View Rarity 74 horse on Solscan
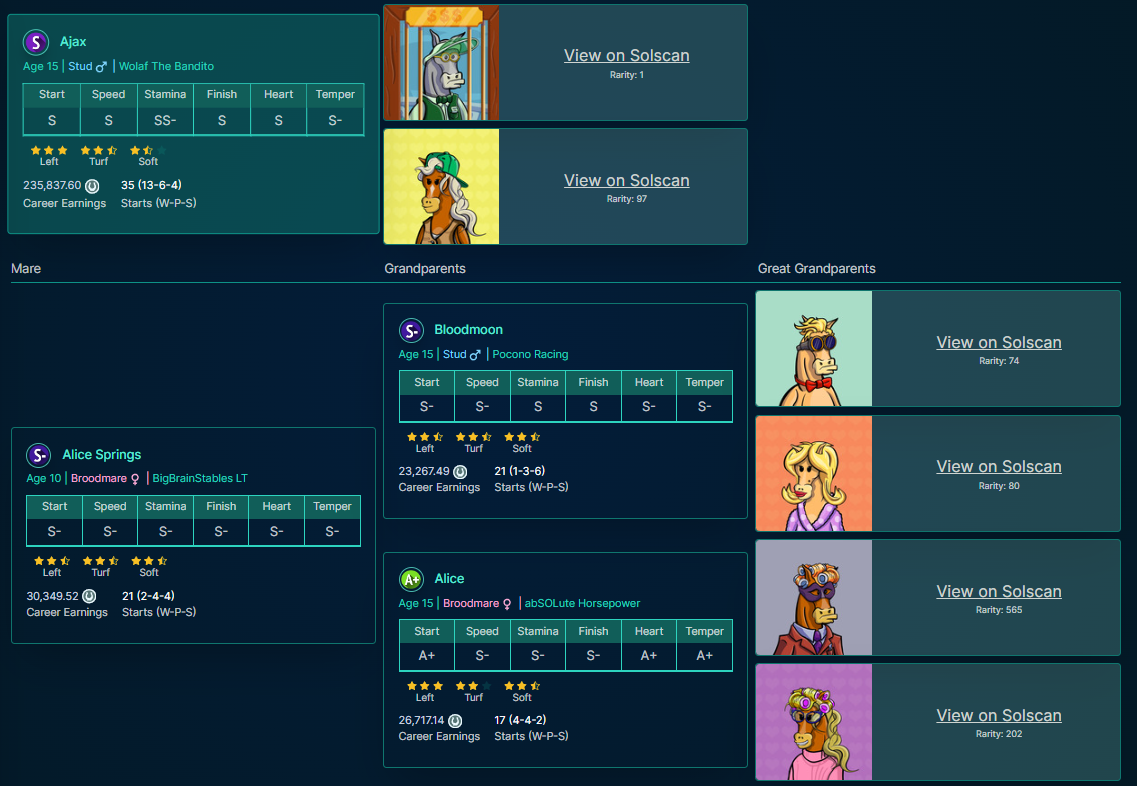The width and height of the screenshot is (1137, 786). (998, 343)
